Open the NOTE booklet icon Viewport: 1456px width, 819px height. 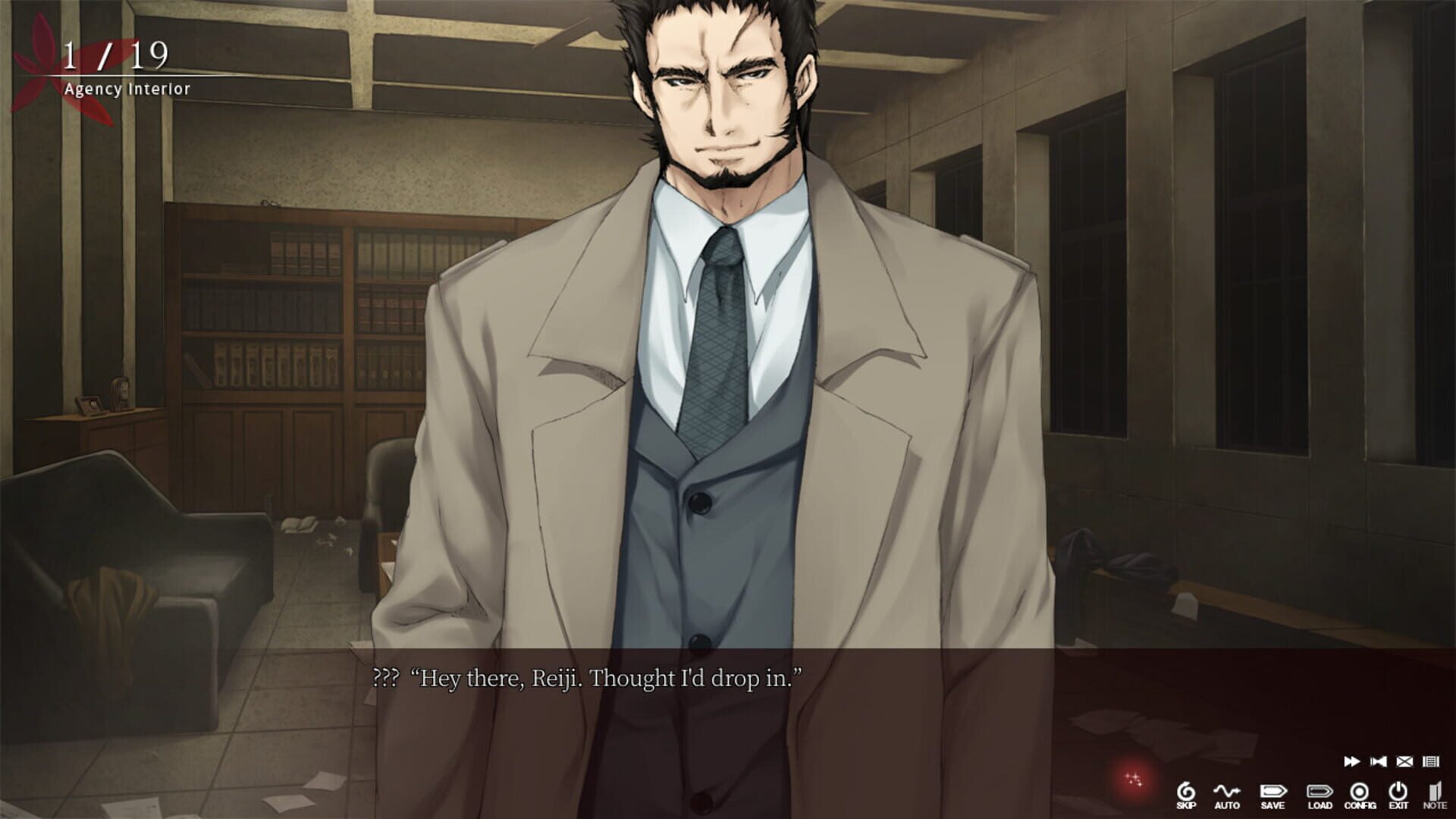[x=1436, y=791]
